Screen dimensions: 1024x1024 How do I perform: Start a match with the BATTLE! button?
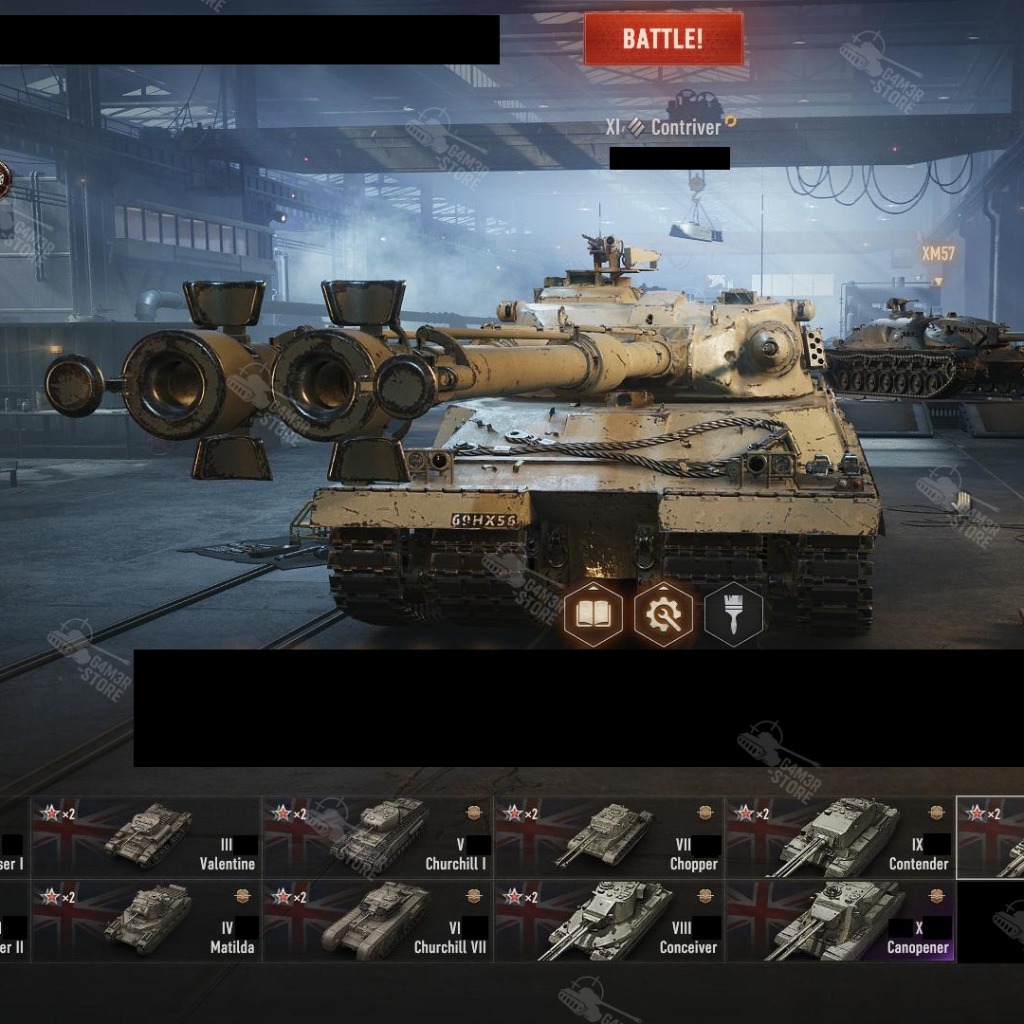click(x=663, y=39)
